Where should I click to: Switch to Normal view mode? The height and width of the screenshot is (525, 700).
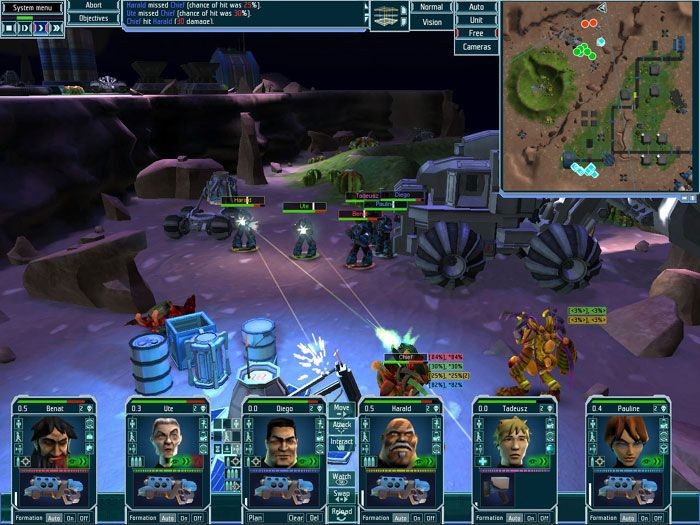pos(431,7)
